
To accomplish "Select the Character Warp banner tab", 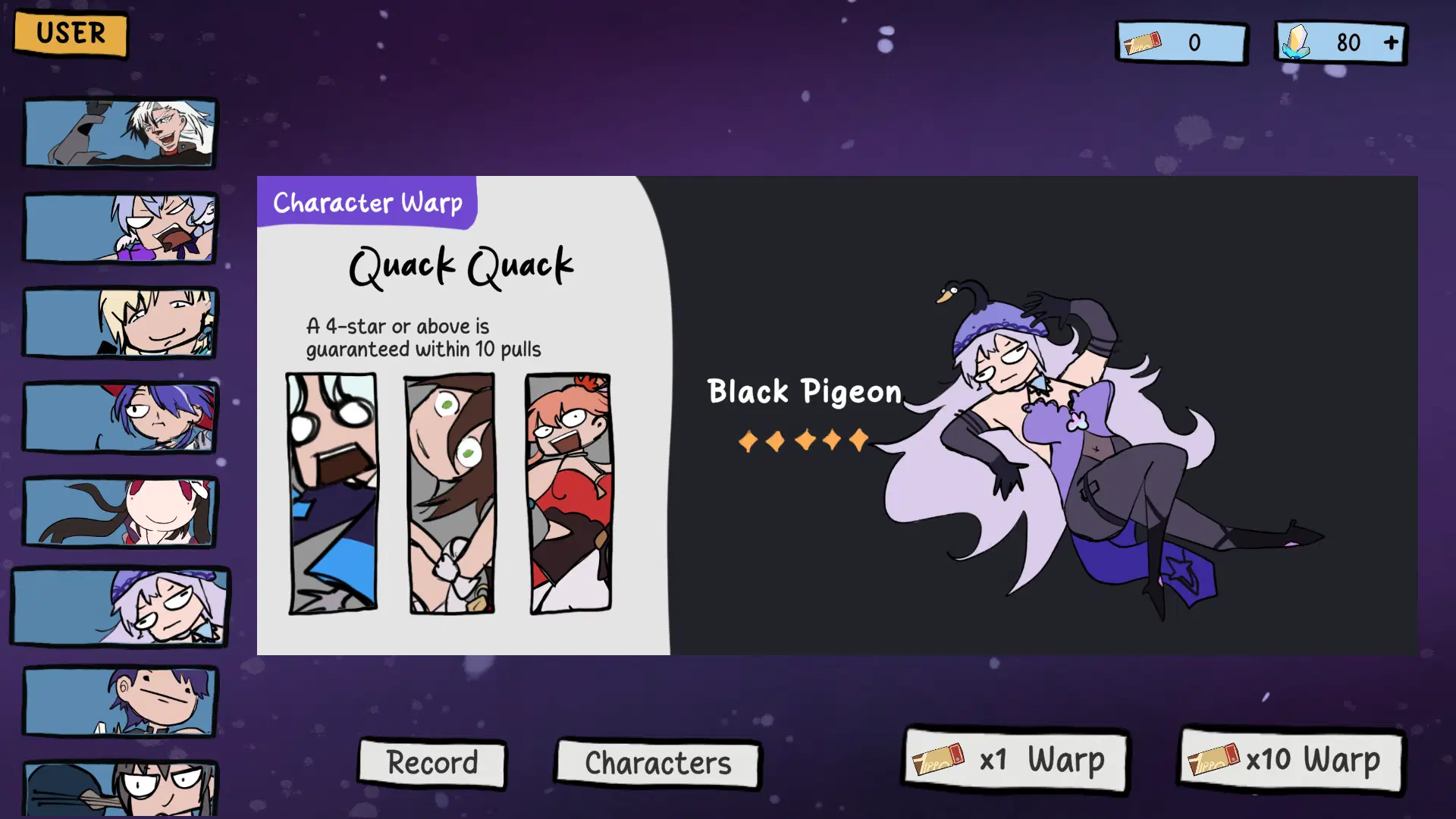I will [367, 202].
